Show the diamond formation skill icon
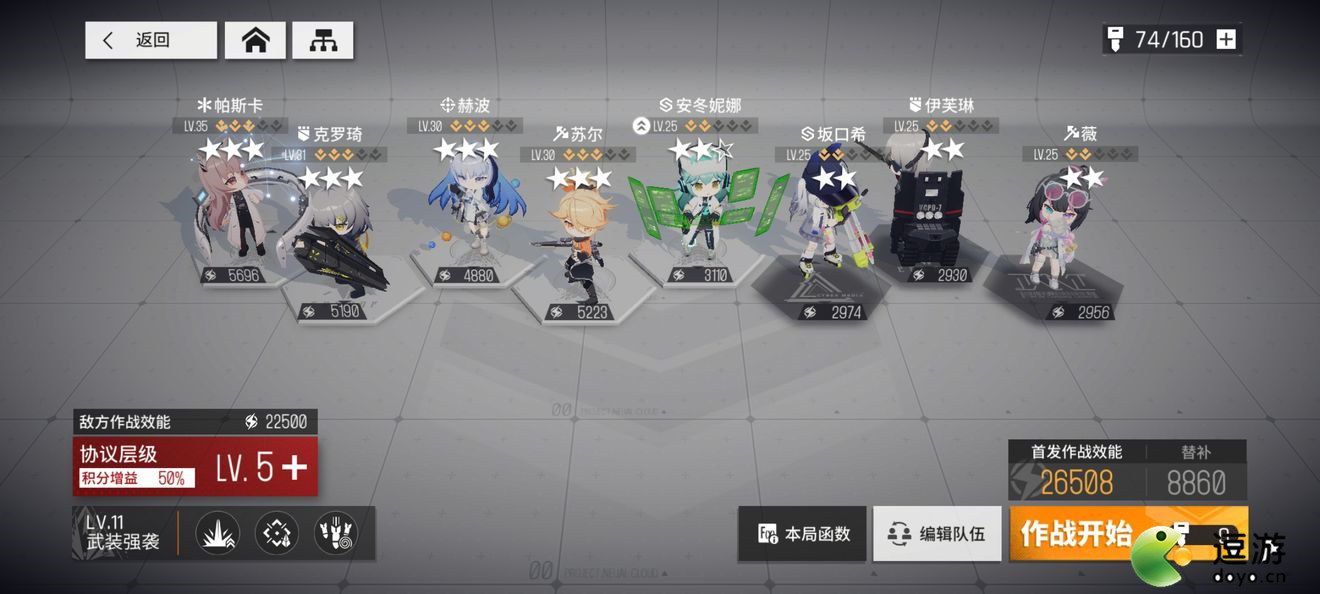The width and height of the screenshot is (1320, 594). (x=276, y=533)
